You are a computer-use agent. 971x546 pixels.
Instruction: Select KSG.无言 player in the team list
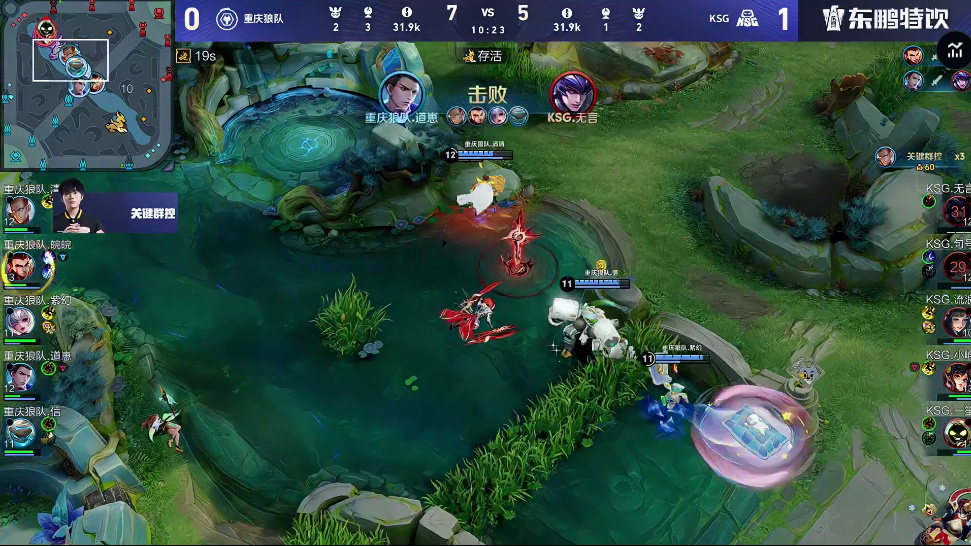(955, 211)
